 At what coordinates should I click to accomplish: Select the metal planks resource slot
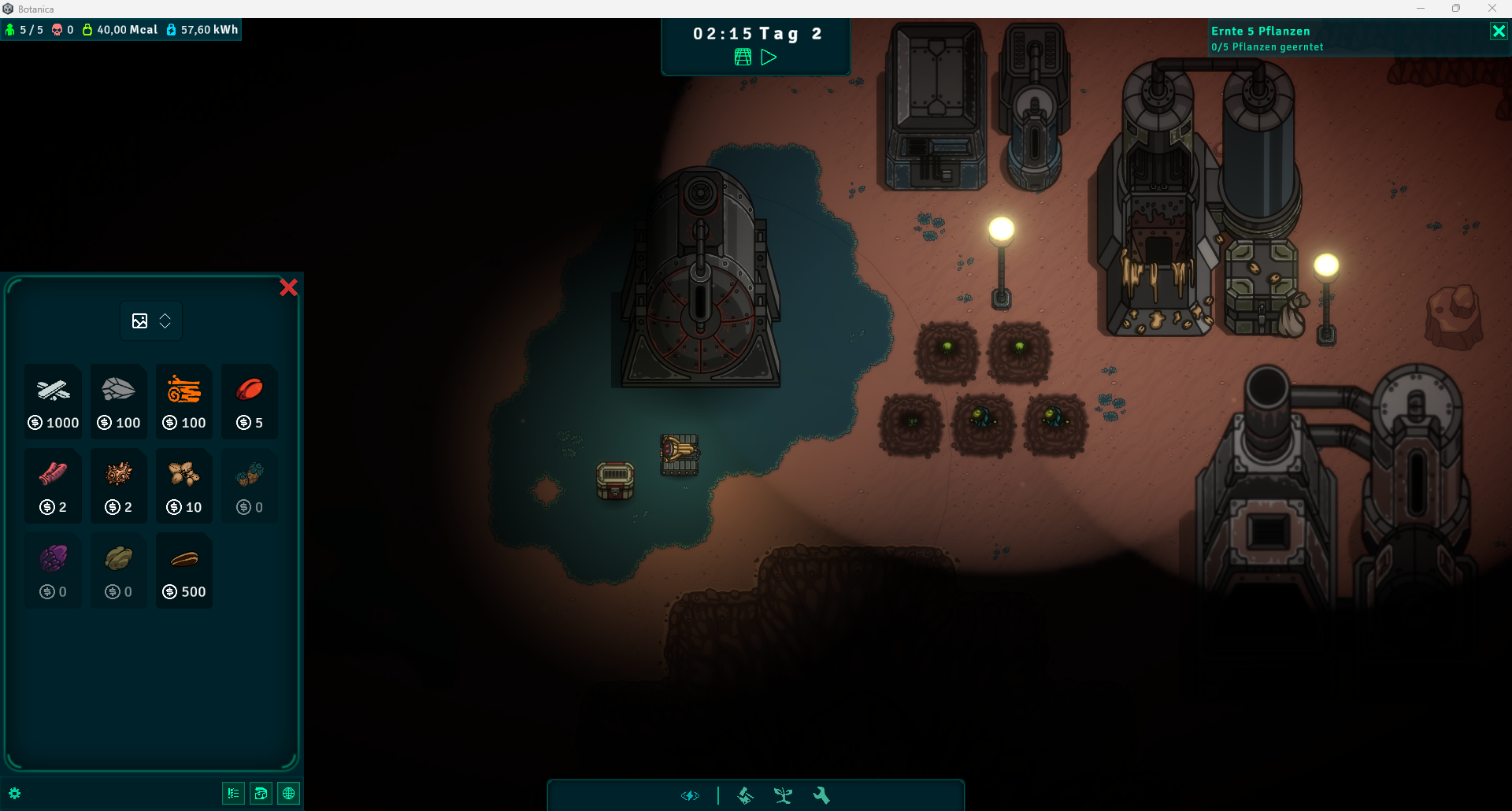coord(54,401)
